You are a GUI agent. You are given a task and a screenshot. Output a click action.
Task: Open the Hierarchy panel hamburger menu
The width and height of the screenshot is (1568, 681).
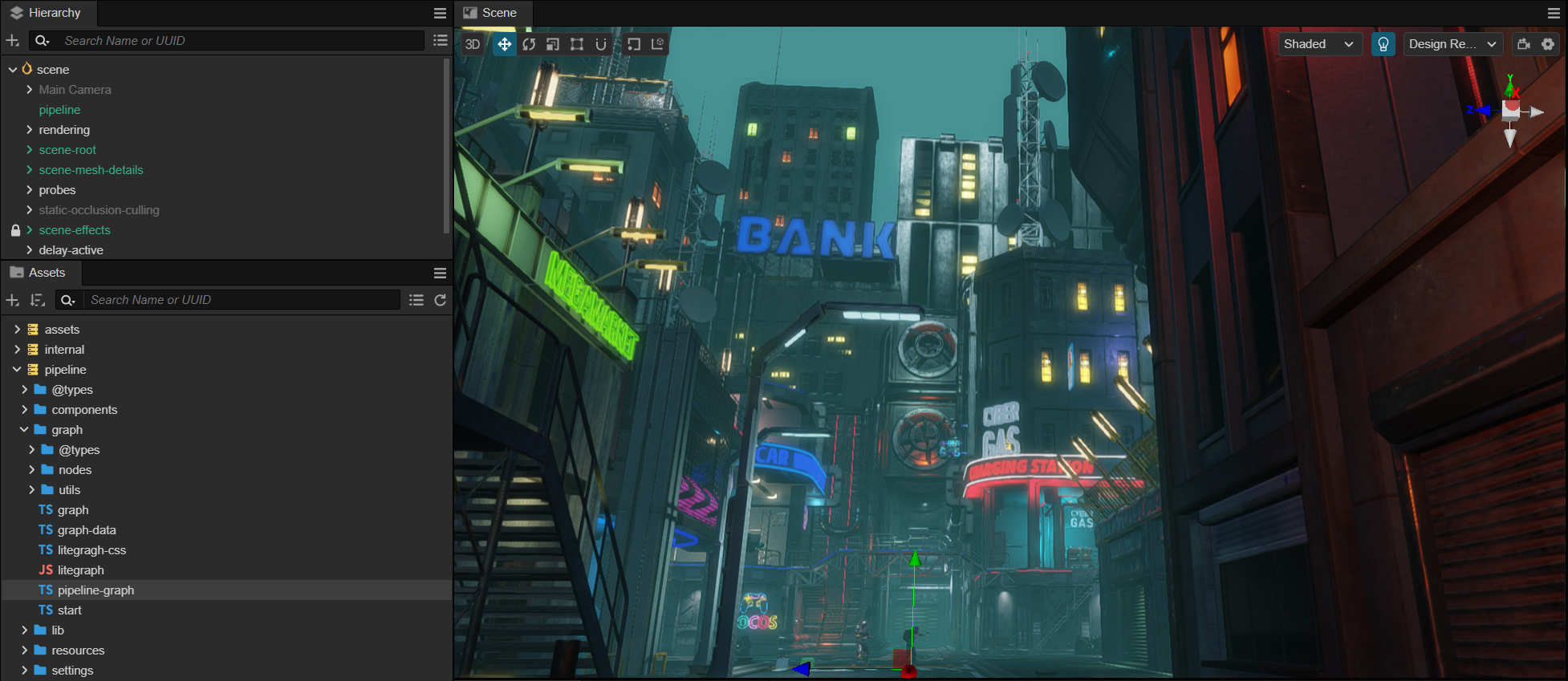[440, 13]
